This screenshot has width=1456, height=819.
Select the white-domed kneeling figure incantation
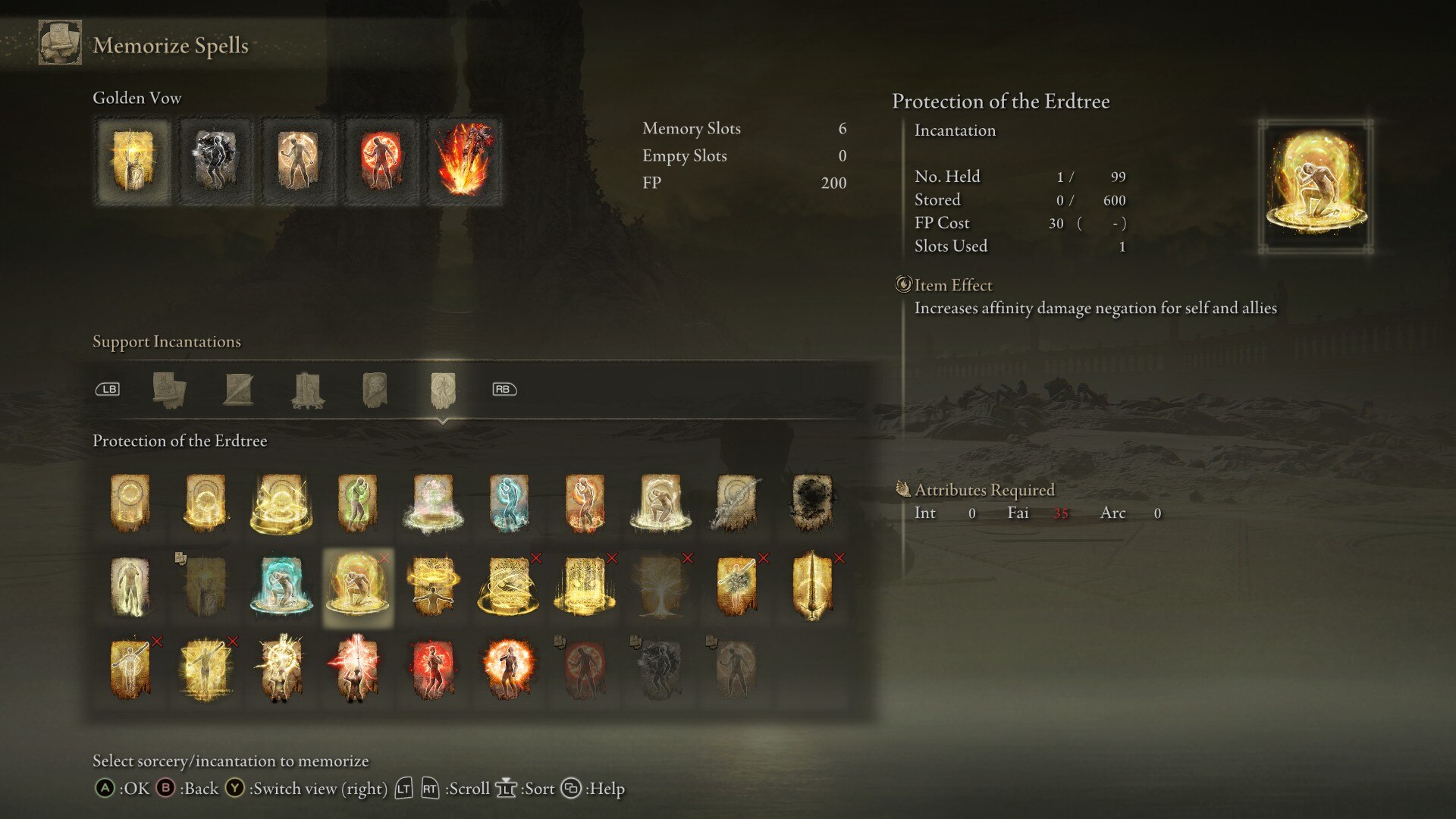661,502
